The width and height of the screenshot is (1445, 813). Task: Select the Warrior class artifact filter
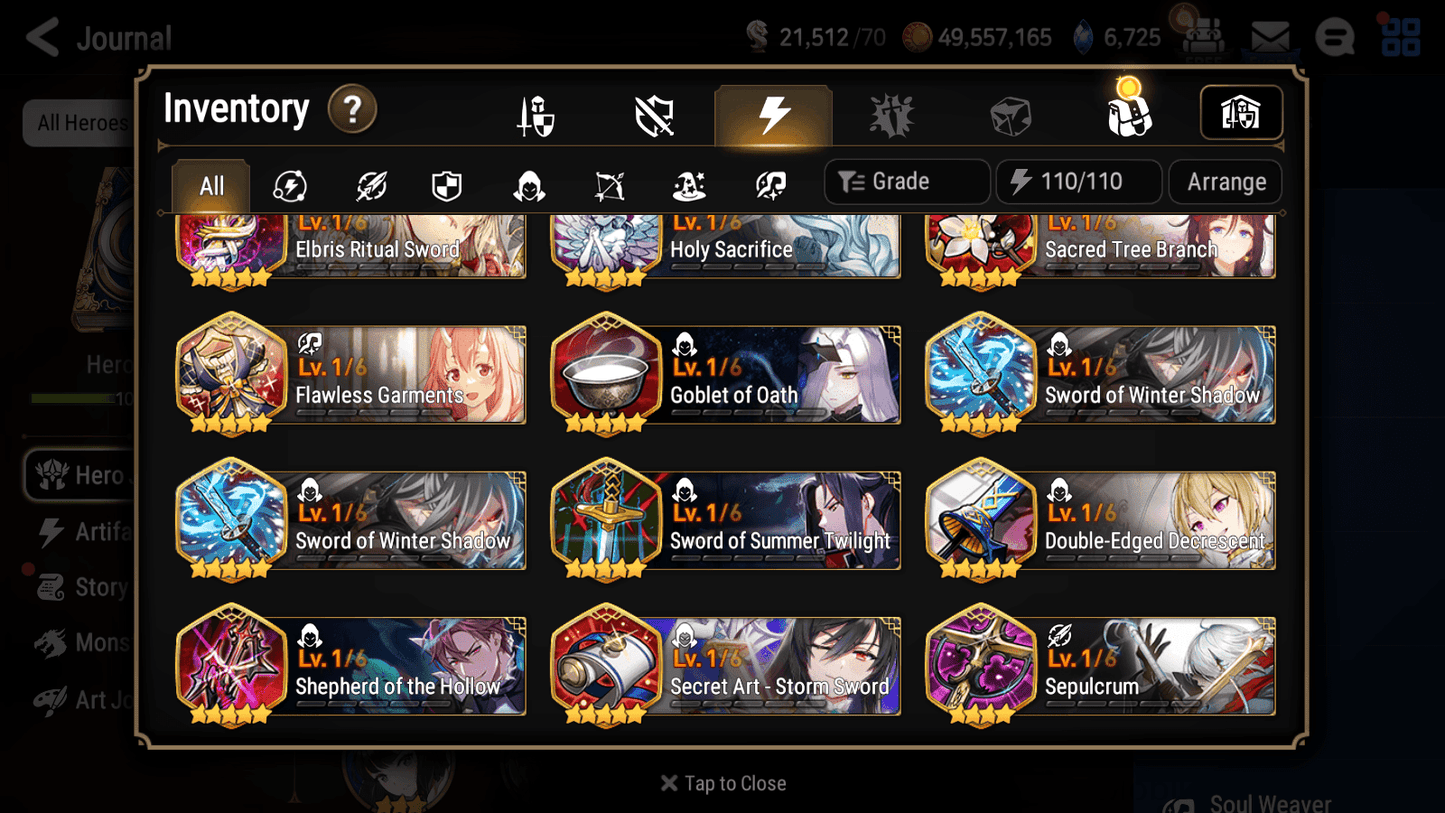[370, 185]
